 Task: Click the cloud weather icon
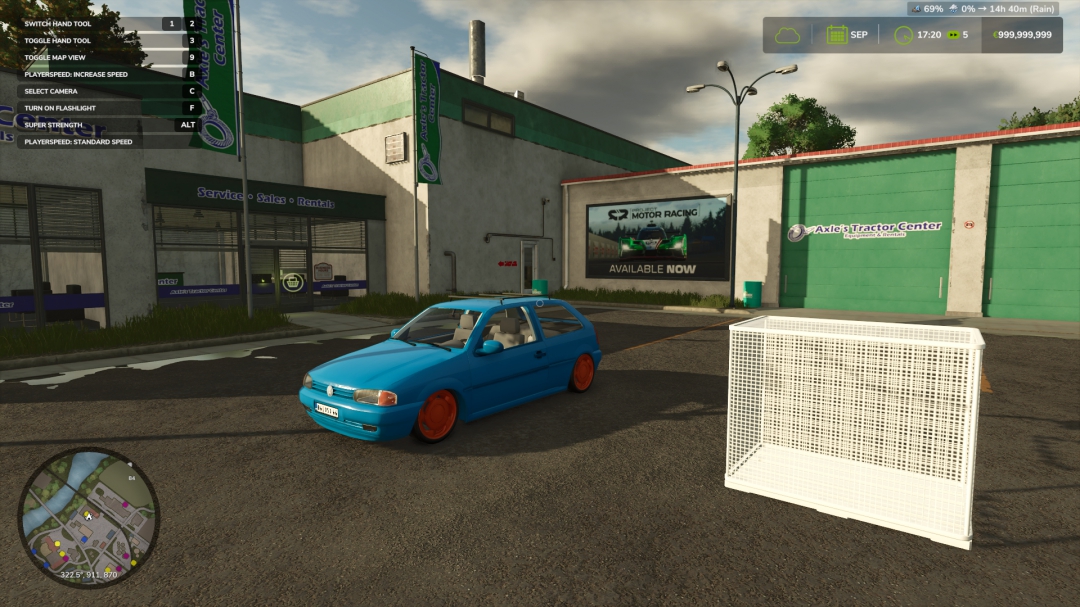click(x=788, y=35)
